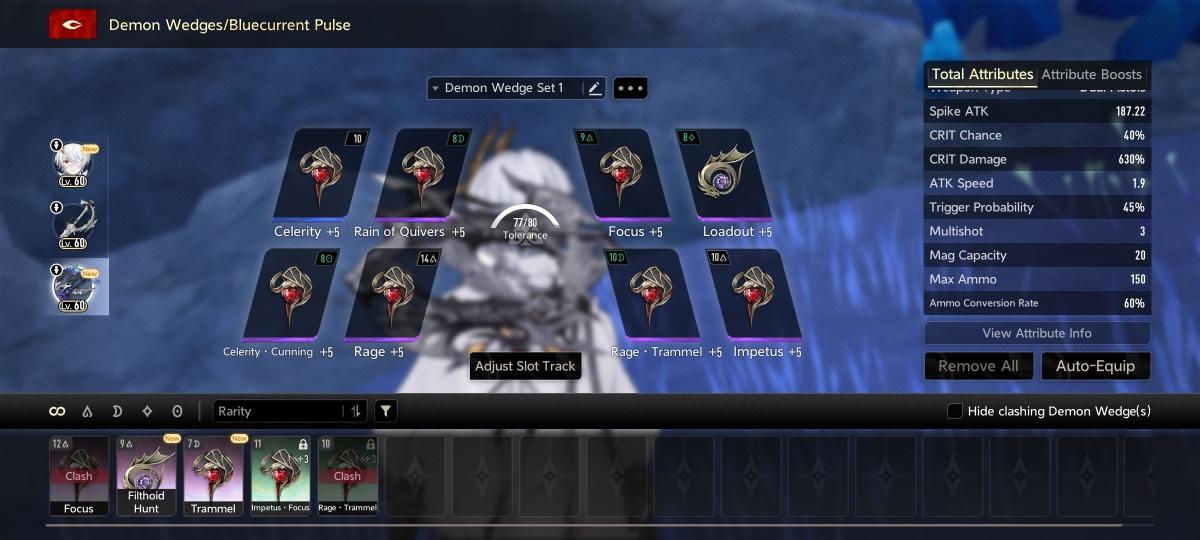Screen dimensions: 1200x540
Task: Click the Remove All button
Action: 978,366
